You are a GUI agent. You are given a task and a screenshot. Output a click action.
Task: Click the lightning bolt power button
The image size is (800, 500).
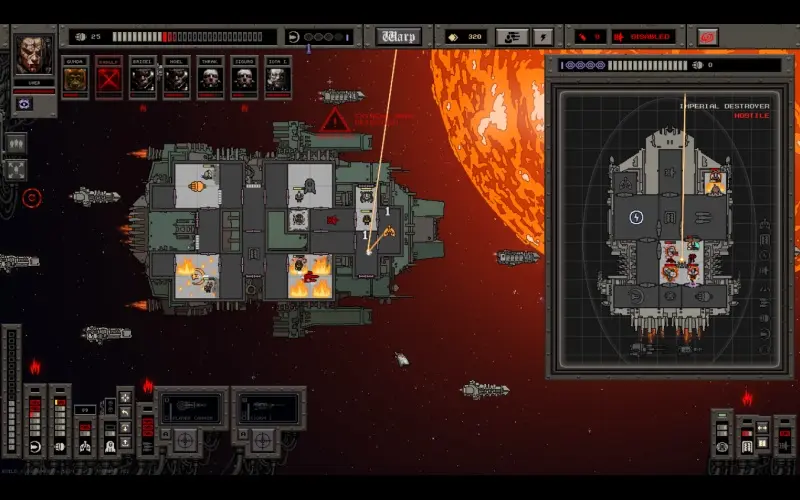tap(543, 37)
